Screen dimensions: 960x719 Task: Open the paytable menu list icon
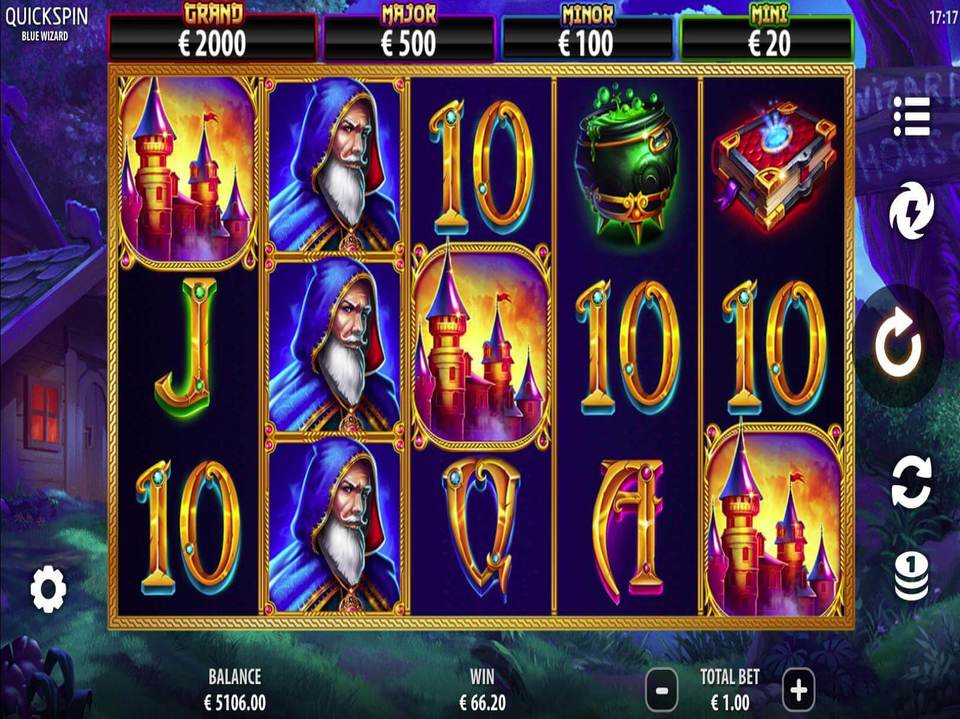[x=911, y=117]
